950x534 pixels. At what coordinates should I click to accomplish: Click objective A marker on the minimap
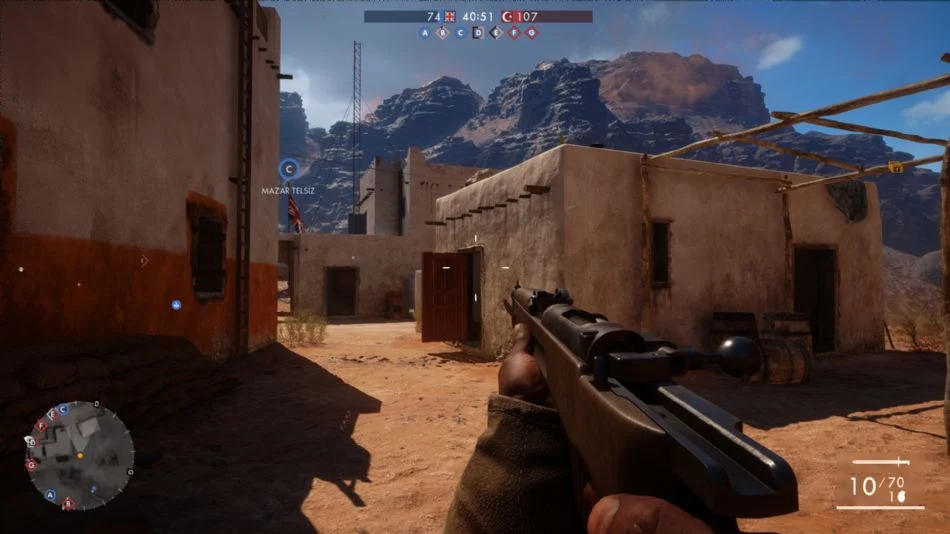point(50,494)
